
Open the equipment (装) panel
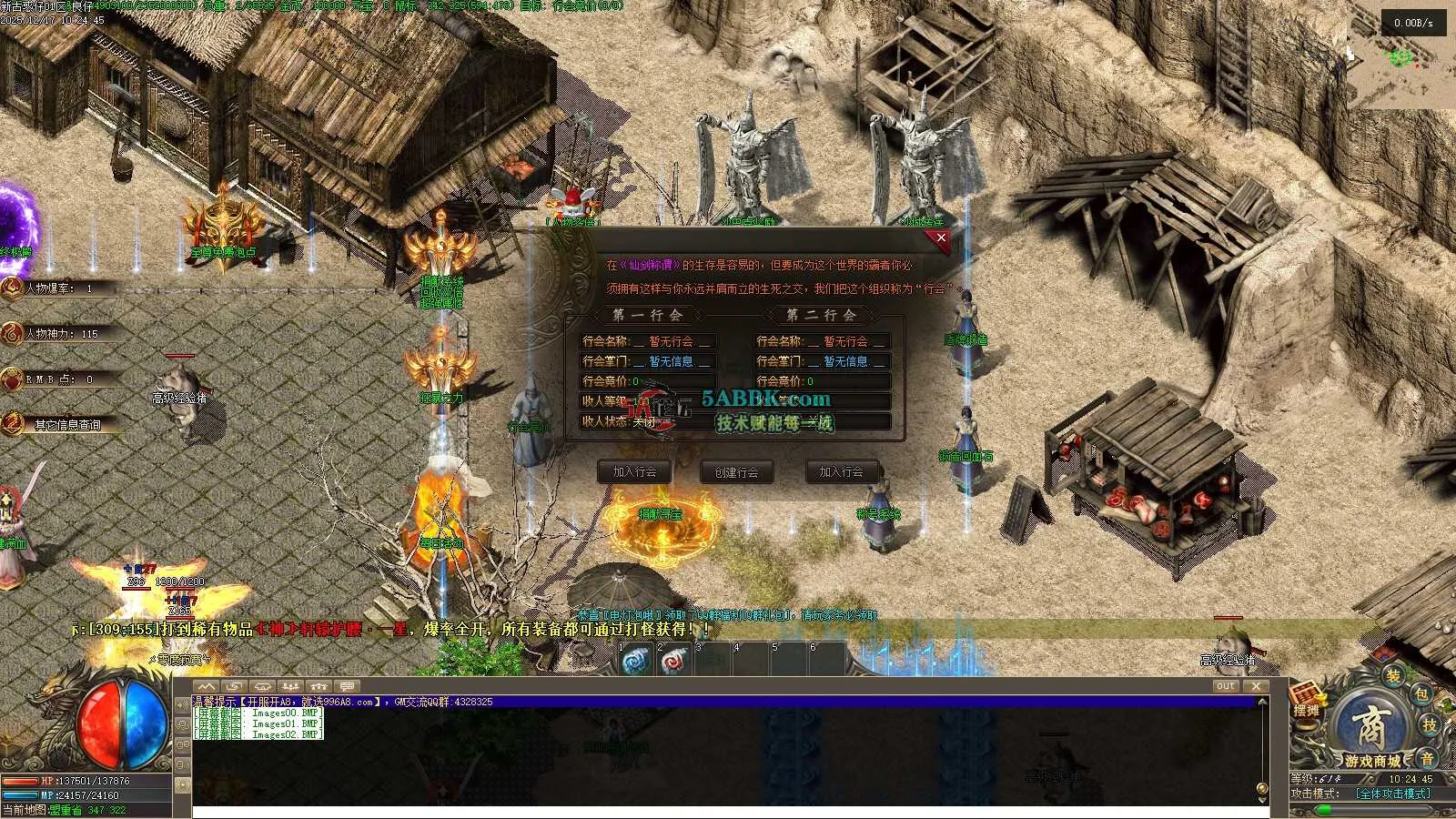(1392, 675)
